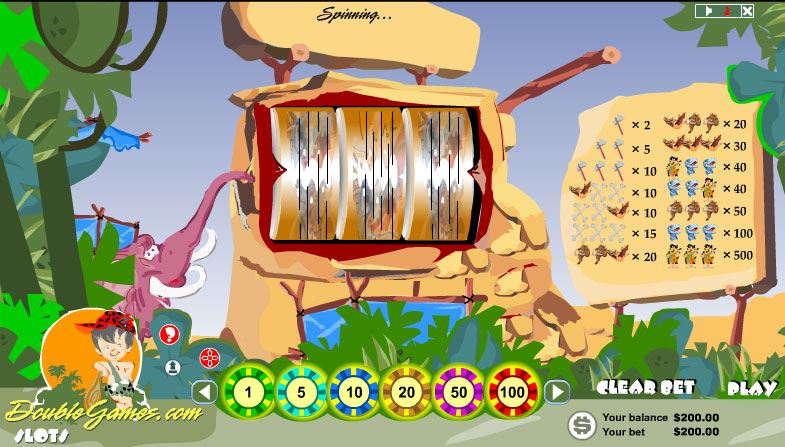Toggle music with the red note icon
Screen dimensions: 785x447
(x=727, y=11)
